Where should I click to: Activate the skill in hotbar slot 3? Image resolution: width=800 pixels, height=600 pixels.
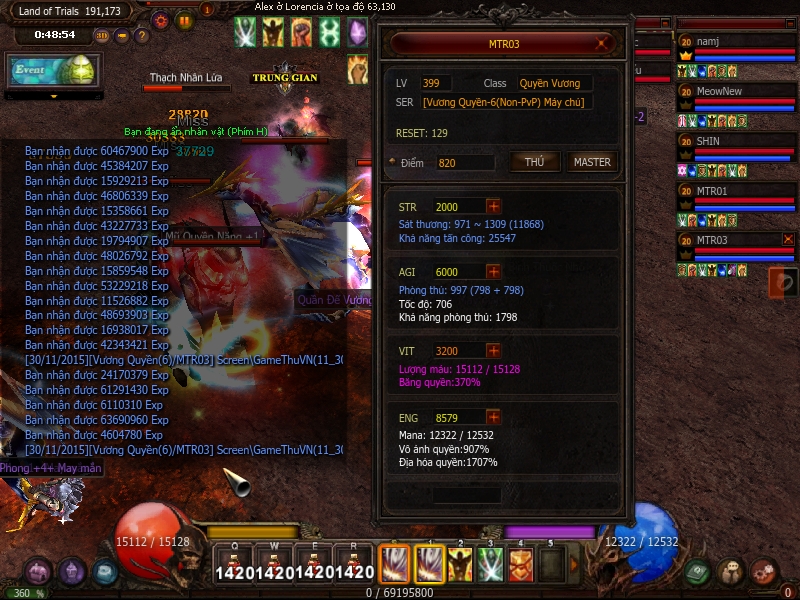[x=489, y=565]
